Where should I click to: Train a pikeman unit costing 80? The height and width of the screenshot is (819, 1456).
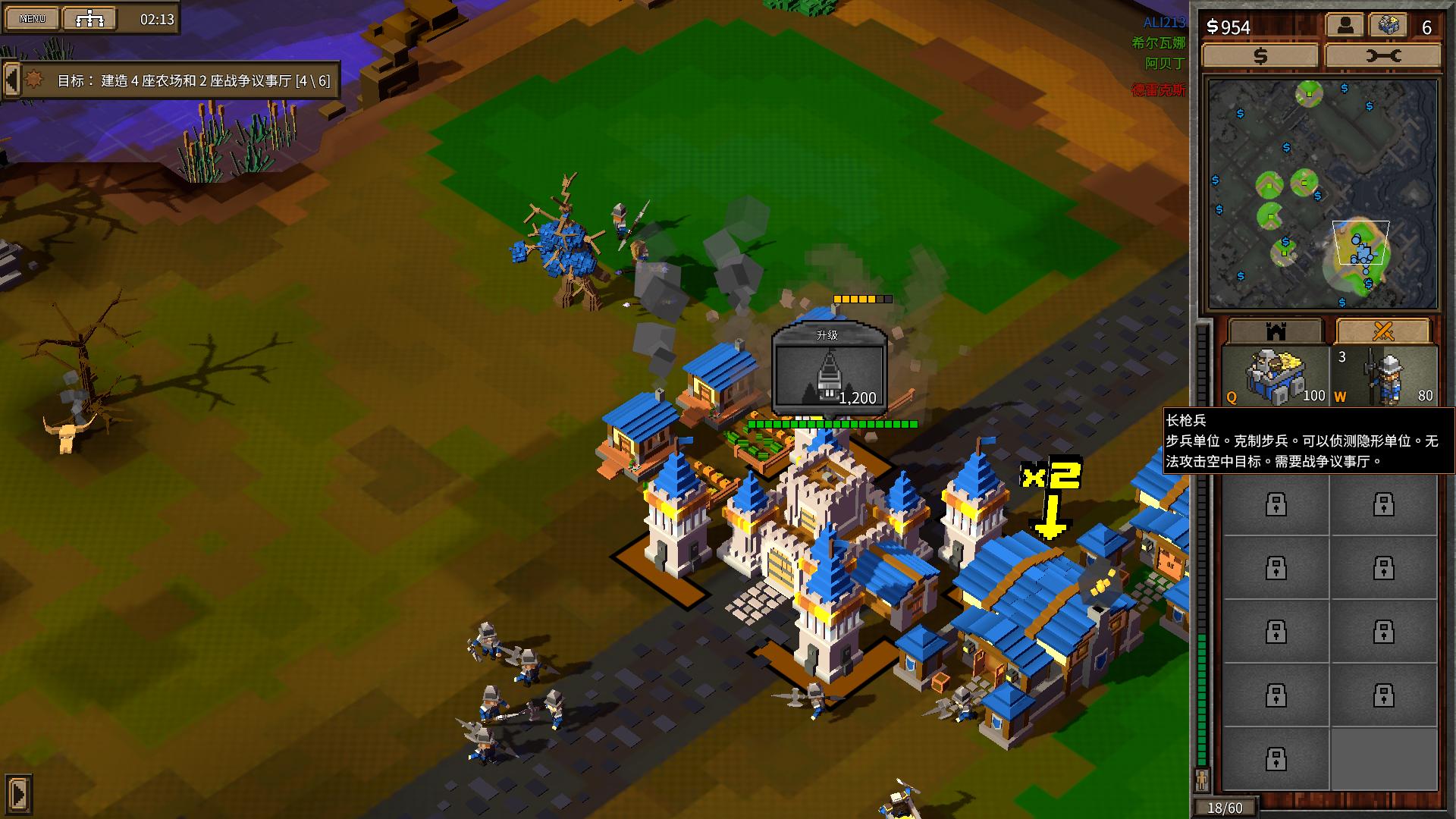[1385, 376]
